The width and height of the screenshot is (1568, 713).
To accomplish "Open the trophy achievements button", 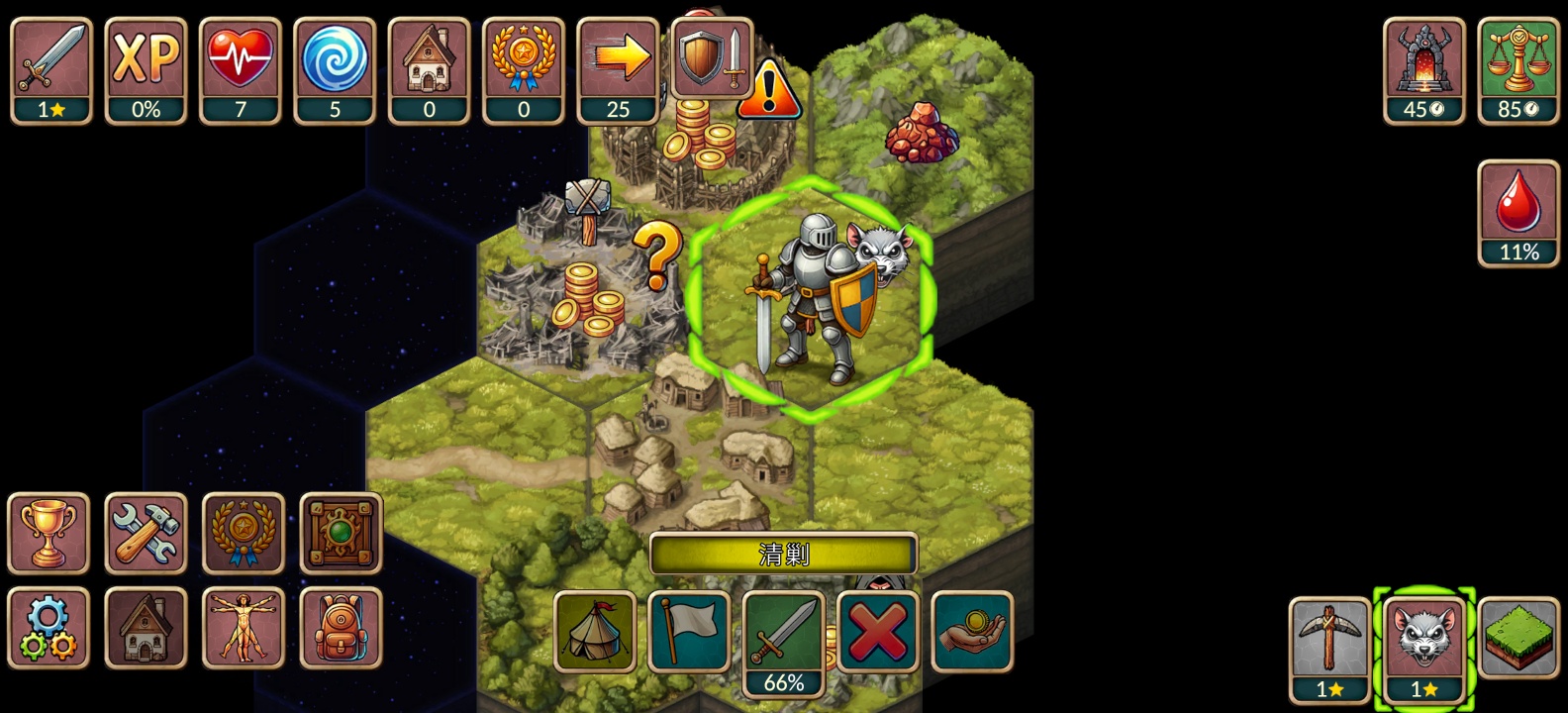I will click(49, 533).
